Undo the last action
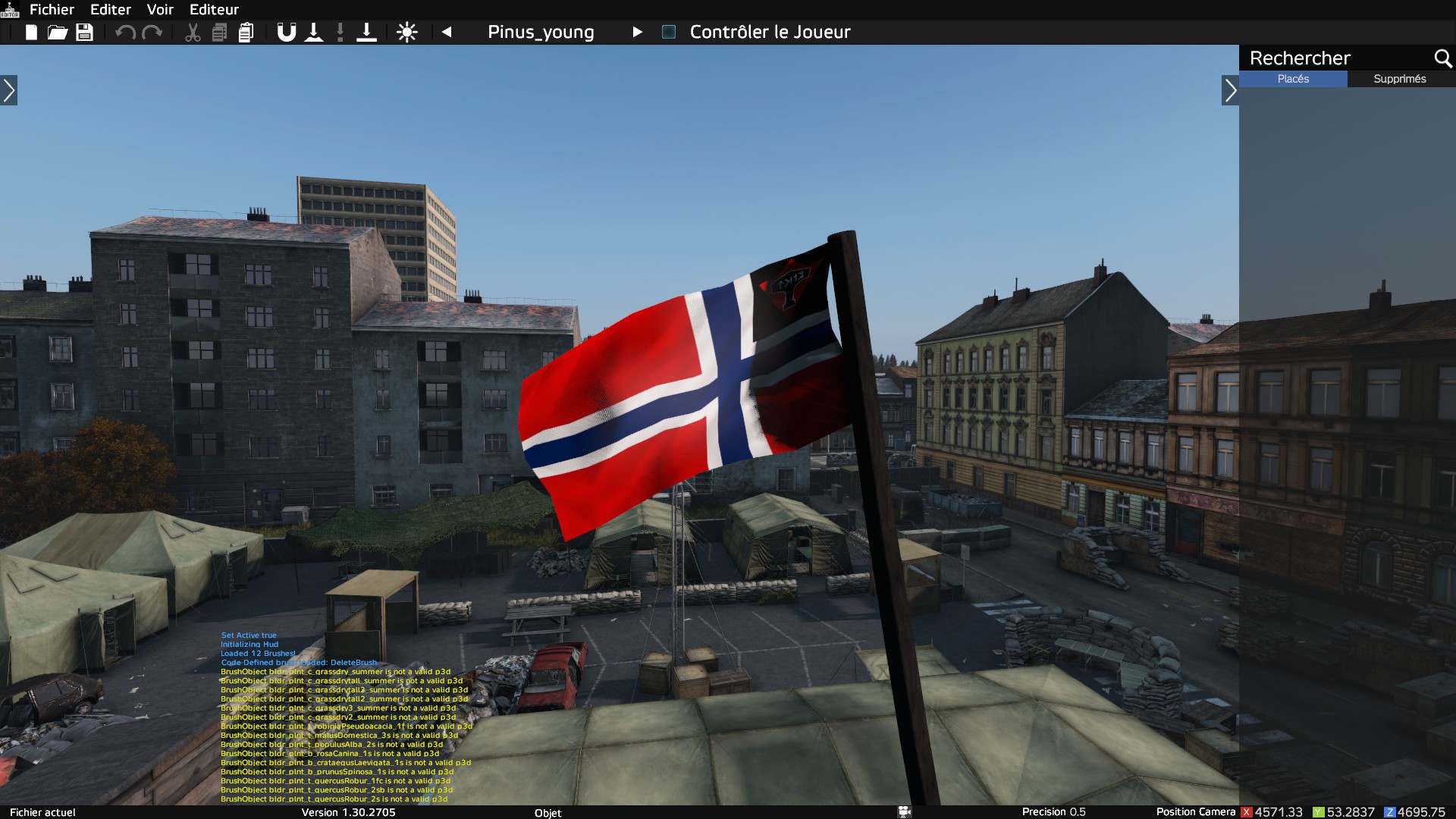Image resolution: width=1456 pixels, height=819 pixels. tap(125, 33)
